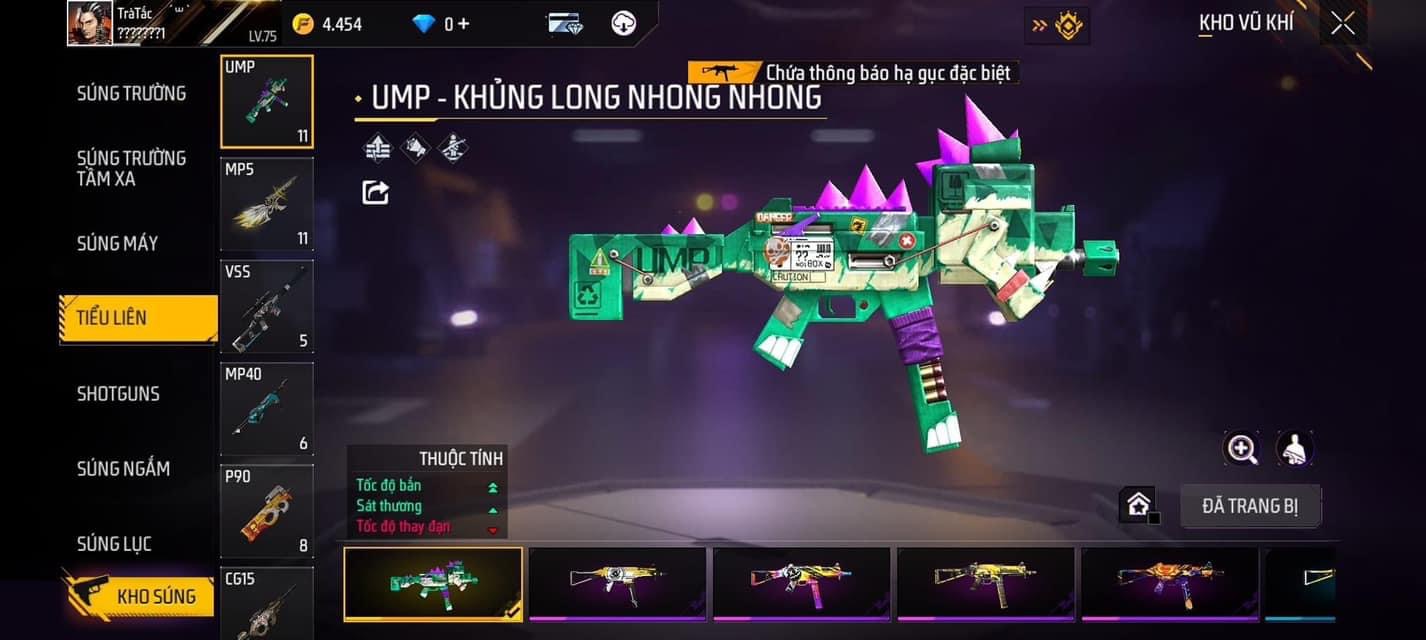Select the Súng Máy category
Viewport: 1426px width, 640px height.
pyautogui.click(x=117, y=243)
